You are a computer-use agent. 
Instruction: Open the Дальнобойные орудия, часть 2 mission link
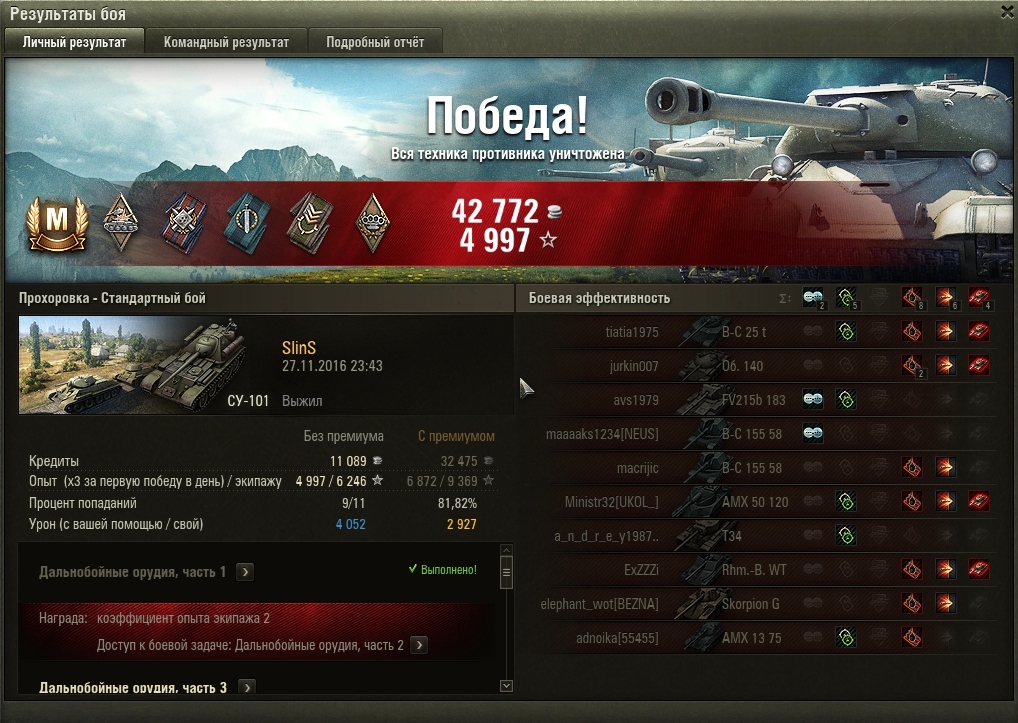[x=419, y=645]
